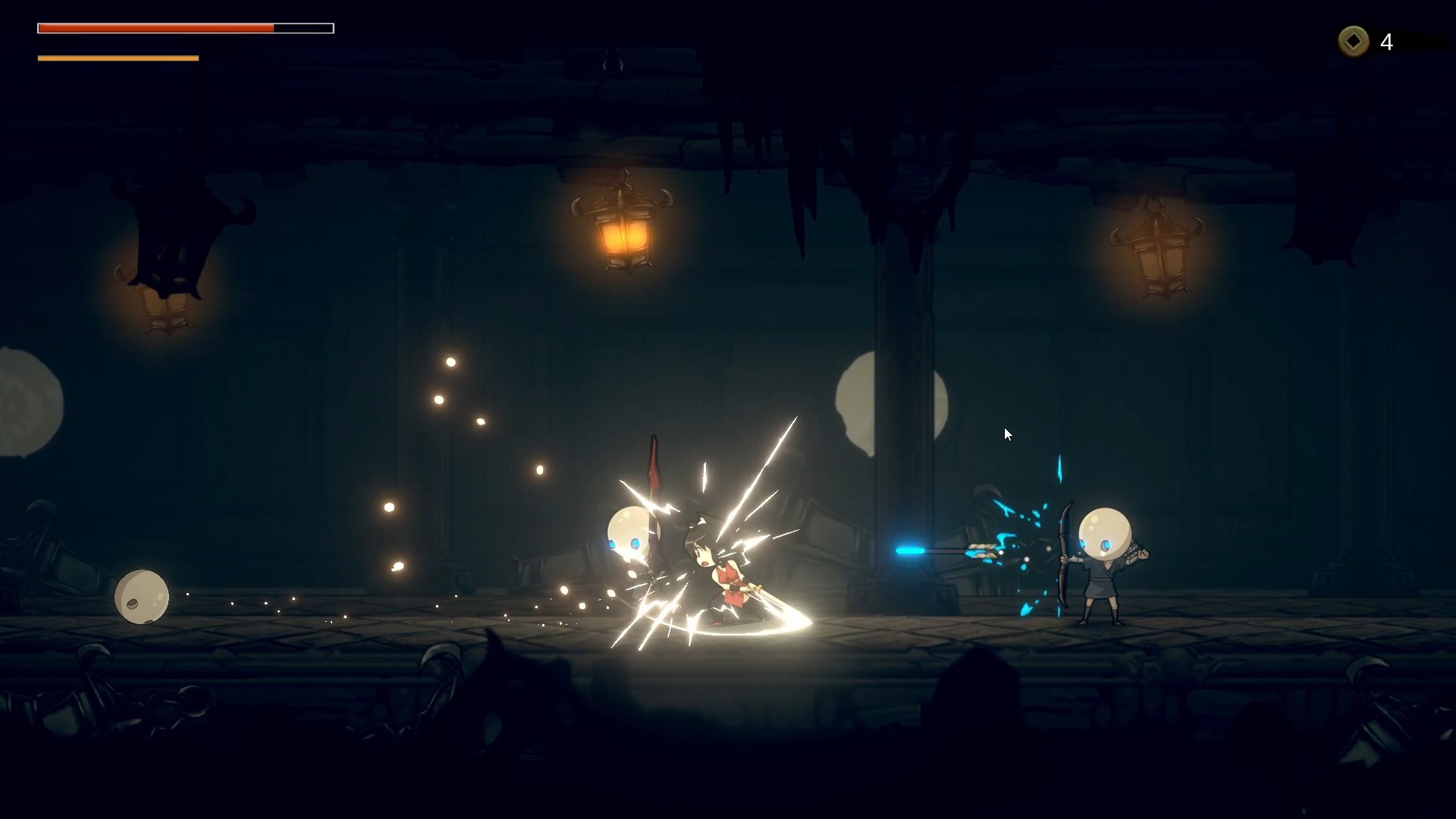The image size is (1456, 819).
Task: Click the orange stamina bar
Action: click(118, 58)
